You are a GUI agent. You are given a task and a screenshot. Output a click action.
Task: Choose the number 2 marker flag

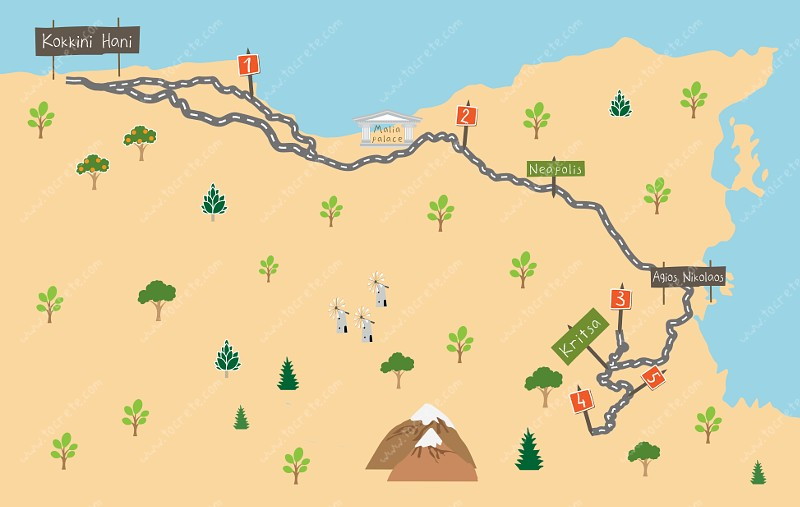466,115
